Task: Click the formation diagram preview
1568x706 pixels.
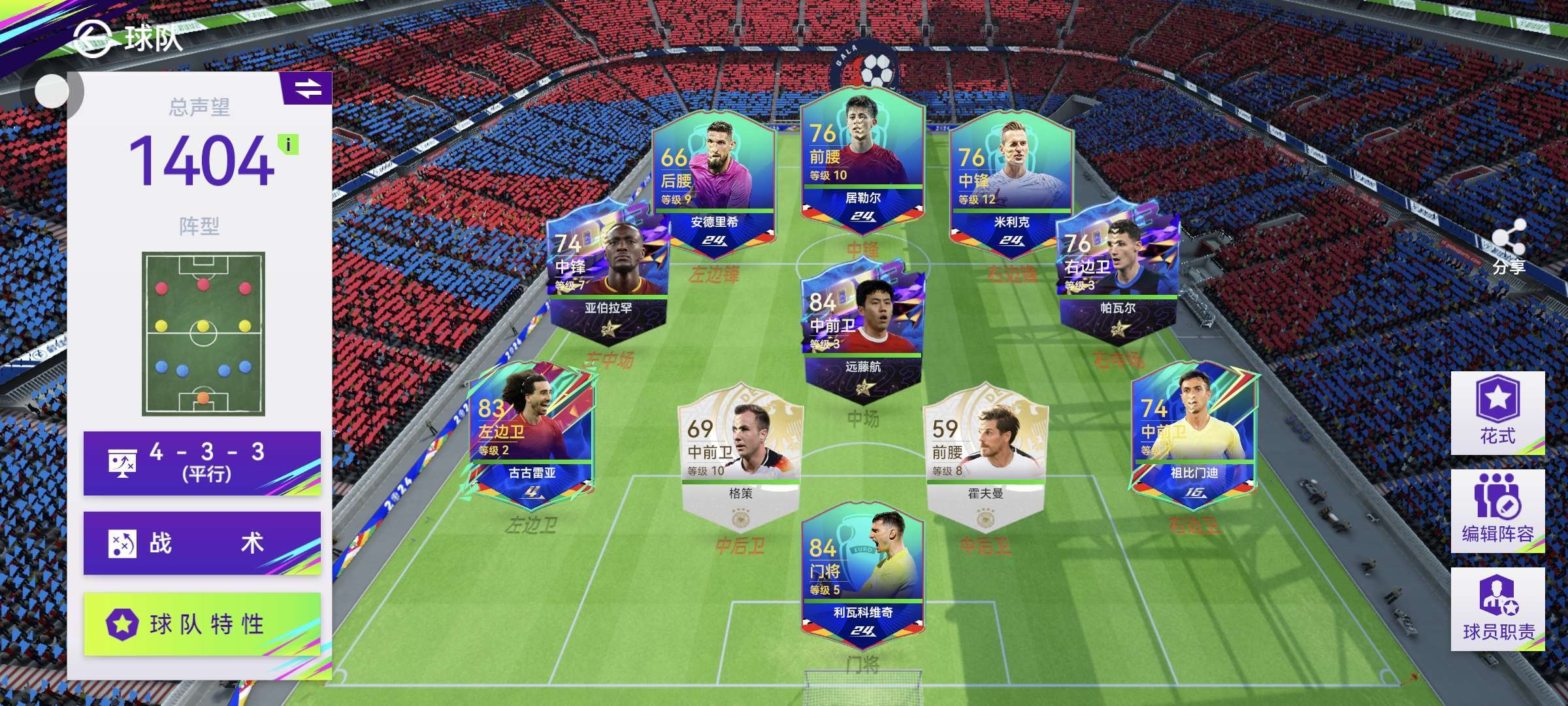Action: 203,333
